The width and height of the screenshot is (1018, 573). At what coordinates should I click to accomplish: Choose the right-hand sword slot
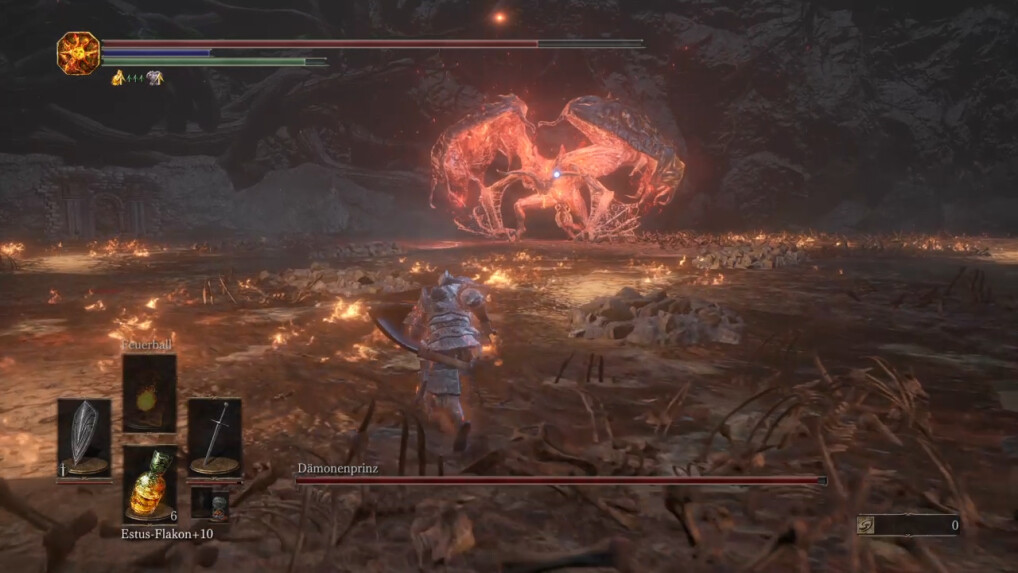click(214, 438)
